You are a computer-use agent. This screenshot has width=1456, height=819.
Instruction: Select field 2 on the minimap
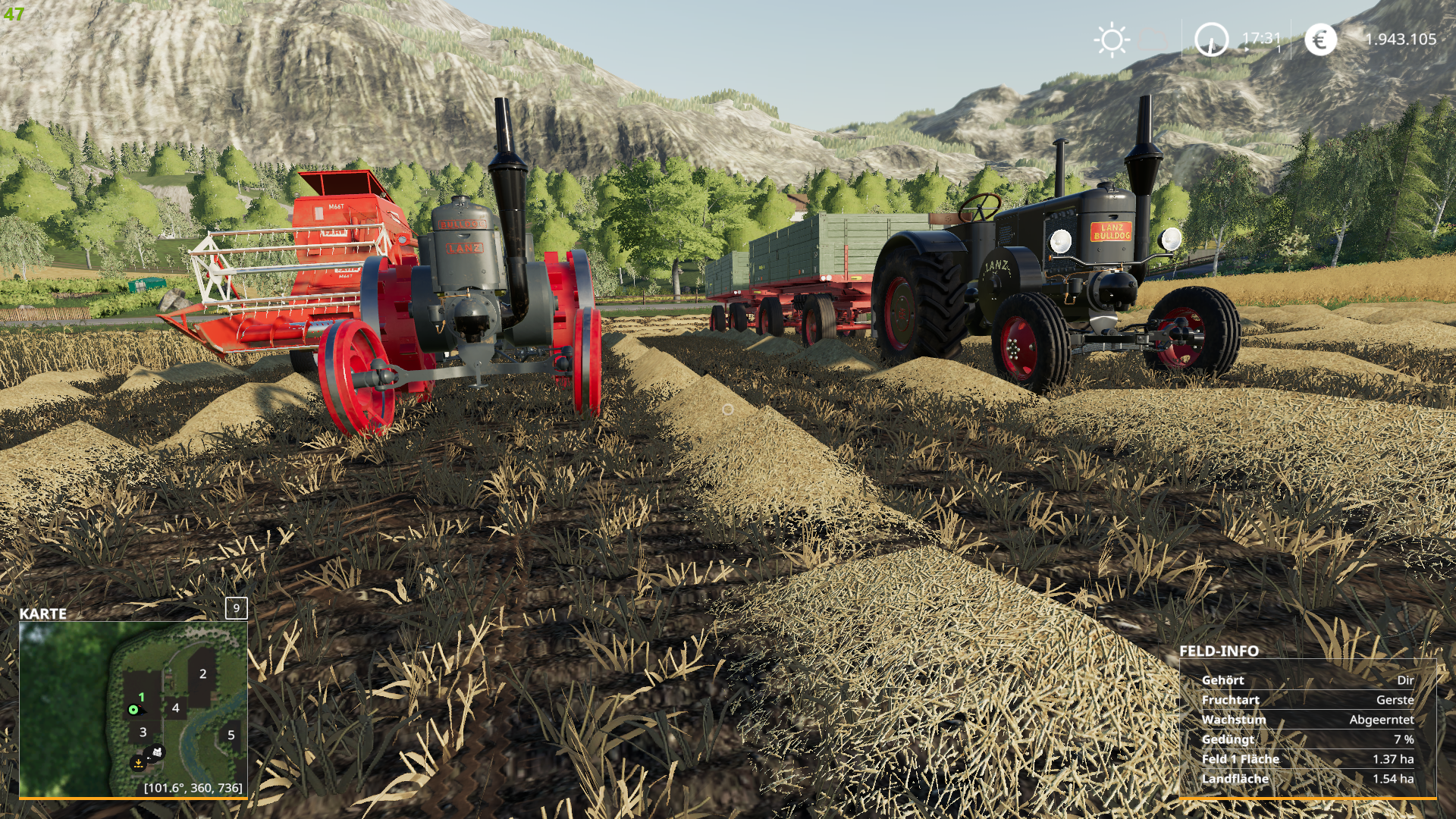coord(202,673)
